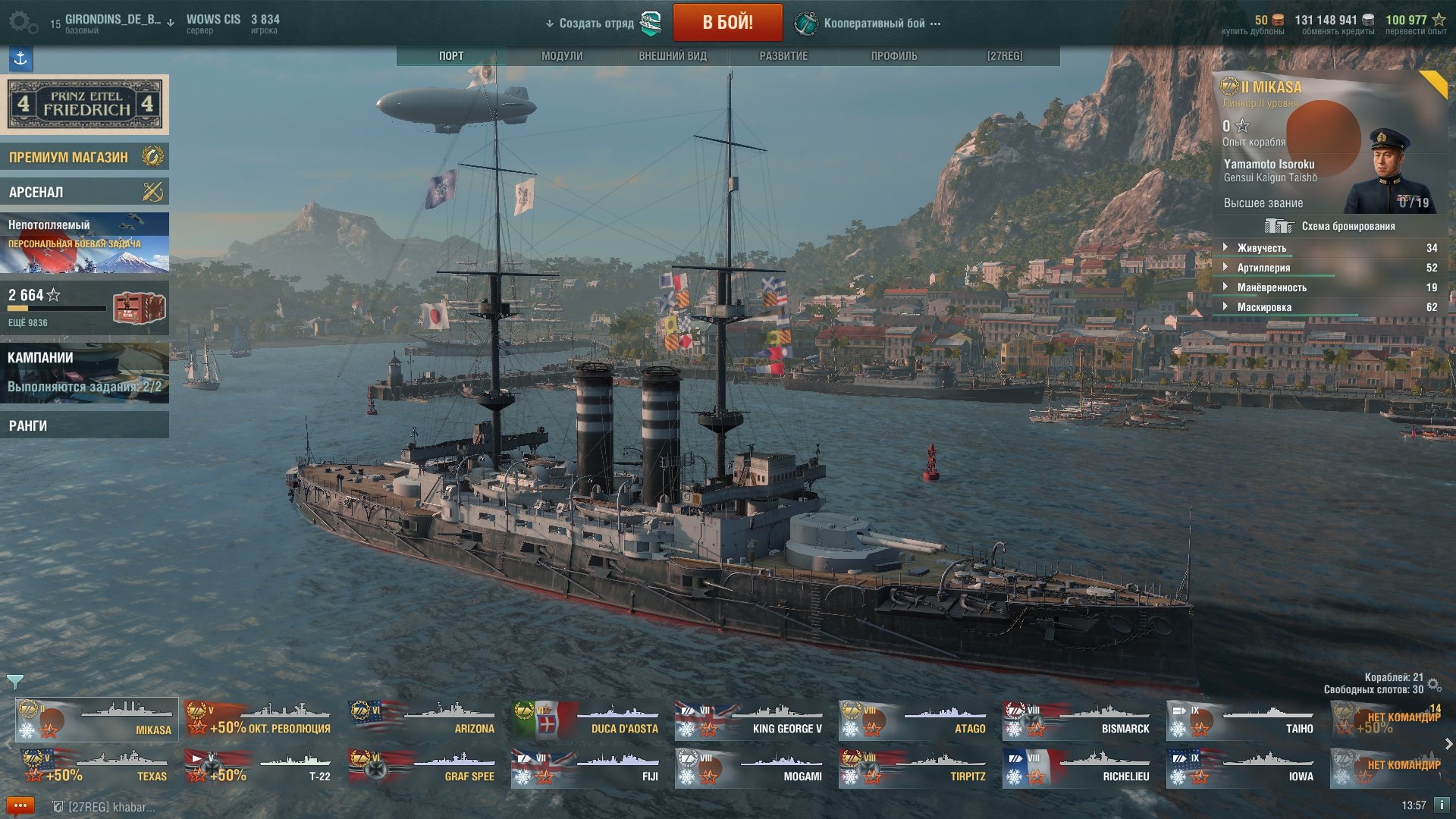Open the КАМПАНИИ panel

click(84, 372)
